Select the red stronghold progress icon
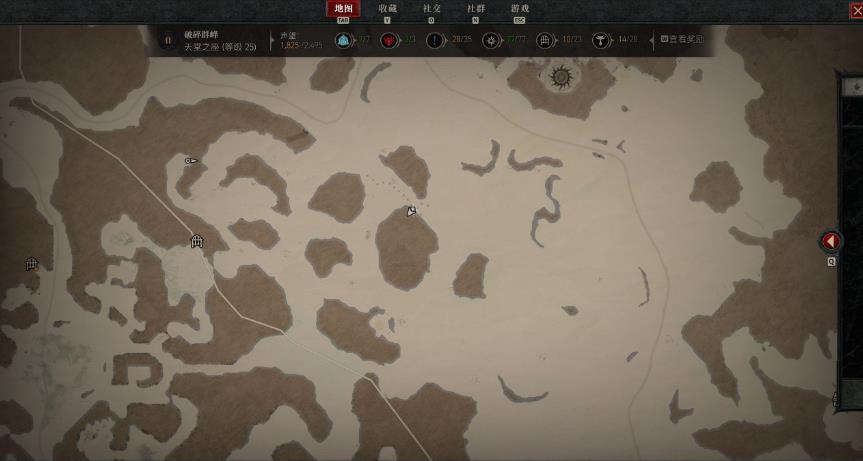Image resolution: width=863 pixels, height=461 pixels. 389,41
